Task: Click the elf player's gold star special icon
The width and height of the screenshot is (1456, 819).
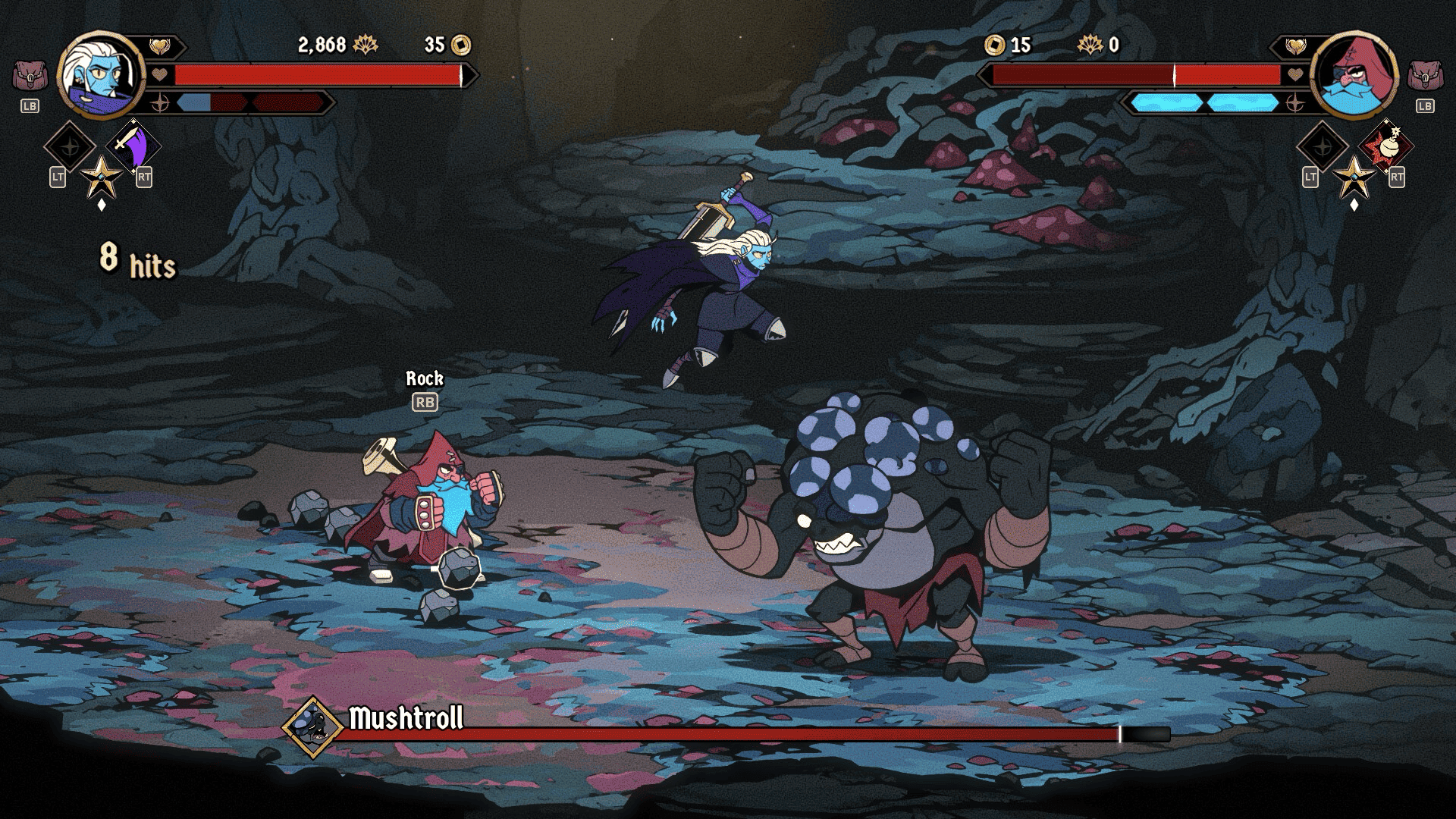Action: [102, 177]
